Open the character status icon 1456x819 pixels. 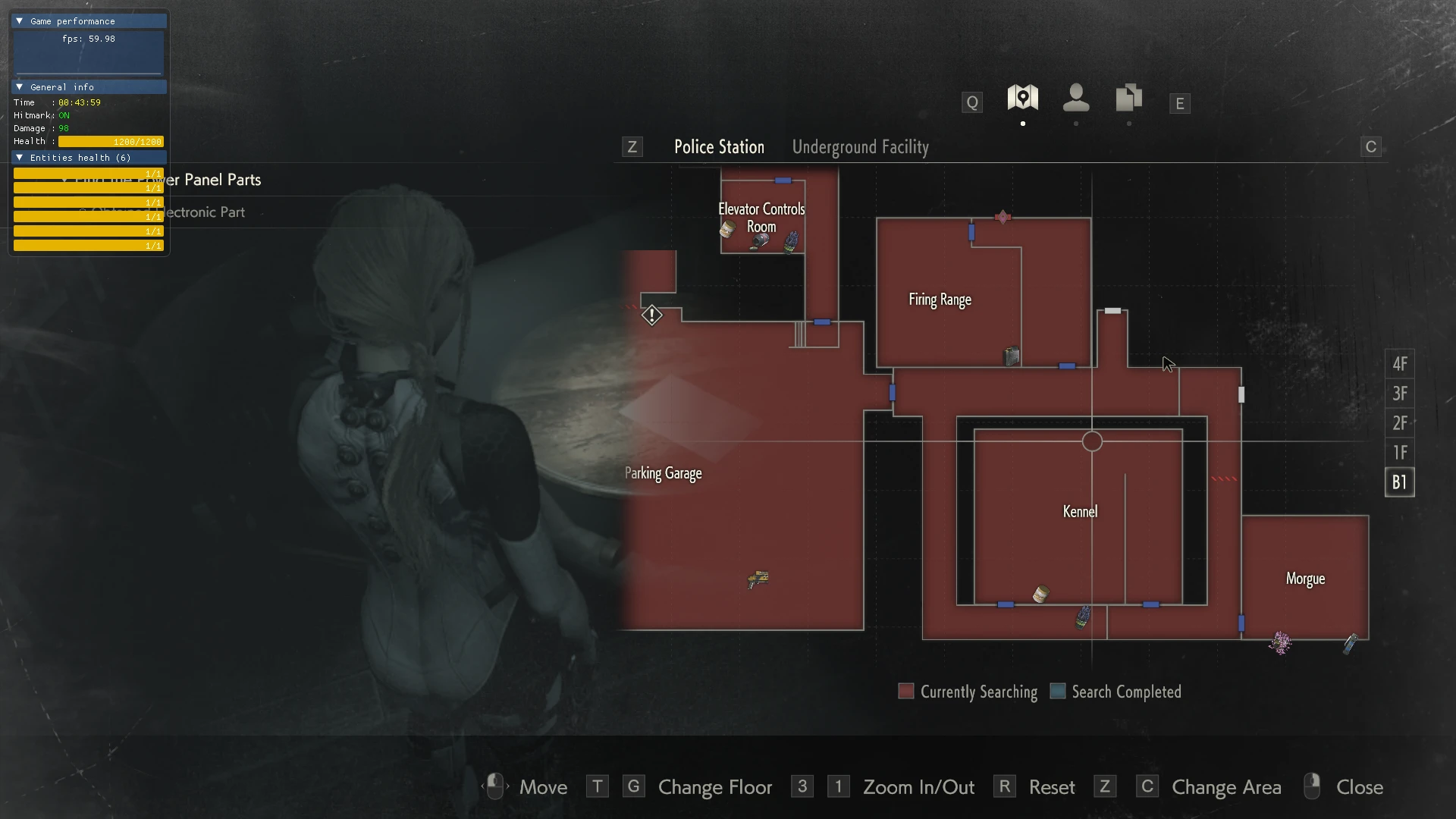point(1075,98)
